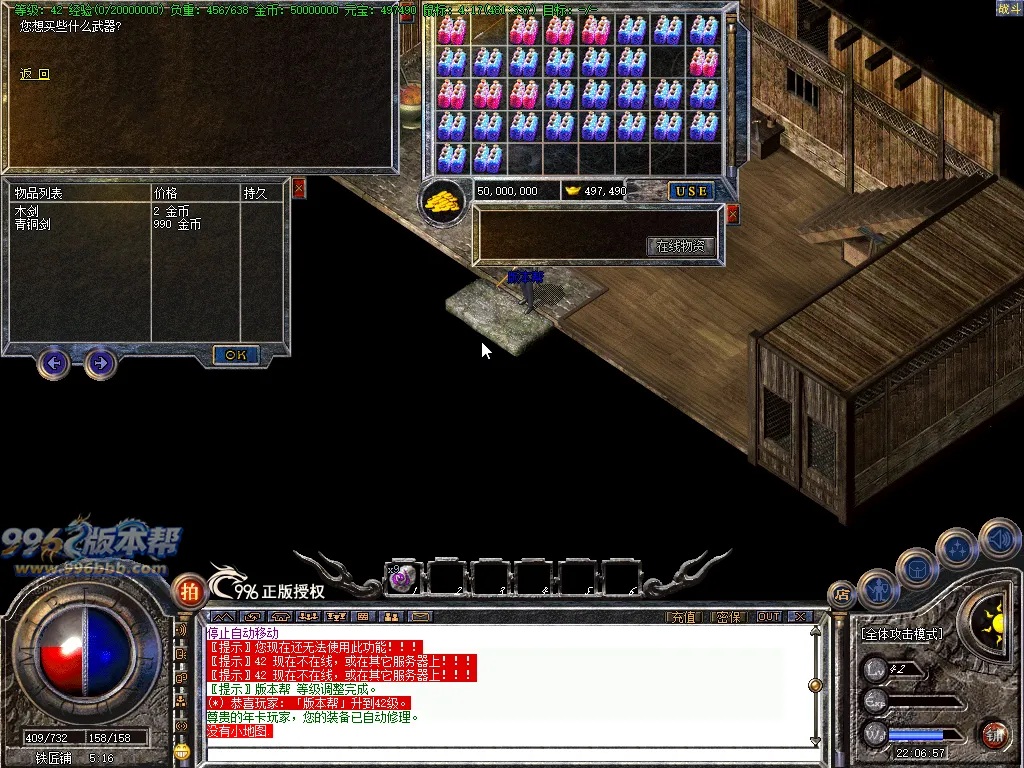Click the 密保 security button
Image resolution: width=1024 pixels, height=768 pixels.
(x=729, y=617)
